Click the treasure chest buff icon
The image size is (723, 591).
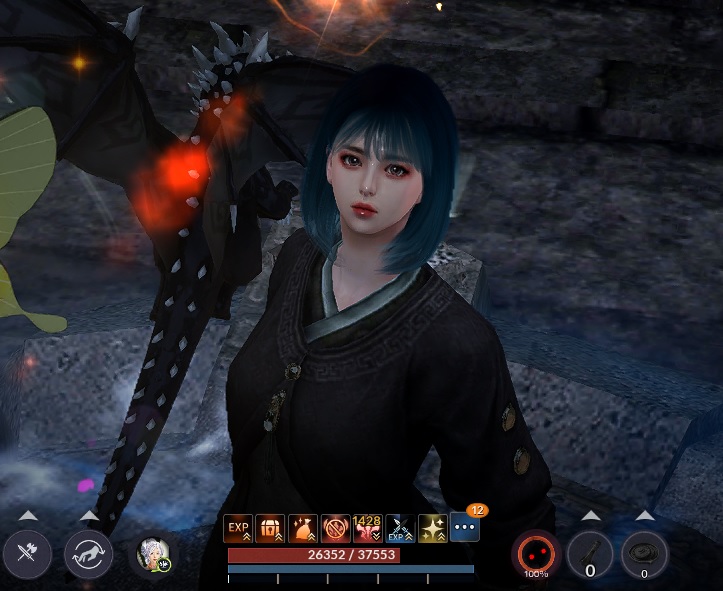270,527
